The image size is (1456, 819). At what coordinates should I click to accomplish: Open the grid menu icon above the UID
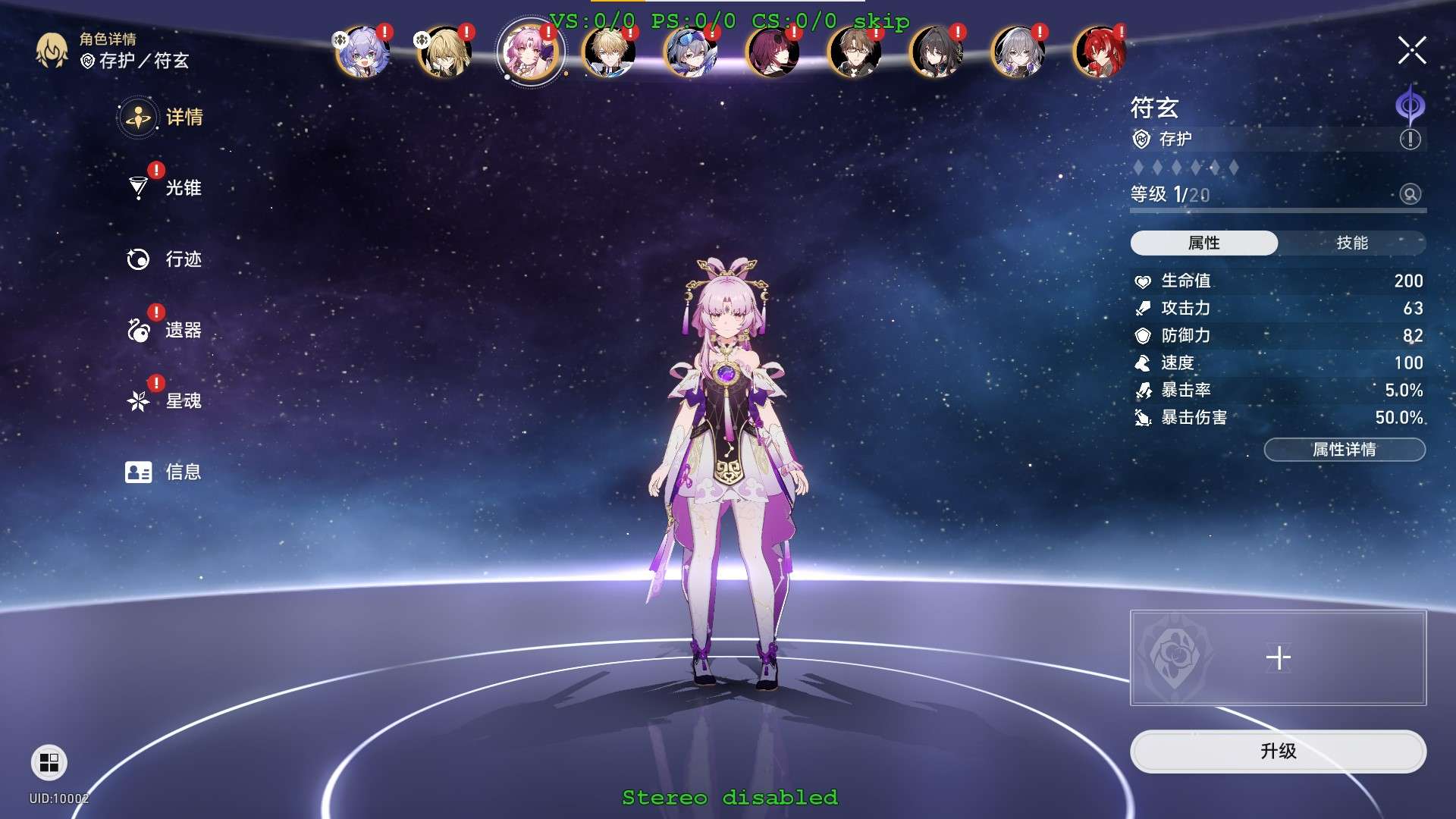(x=49, y=762)
